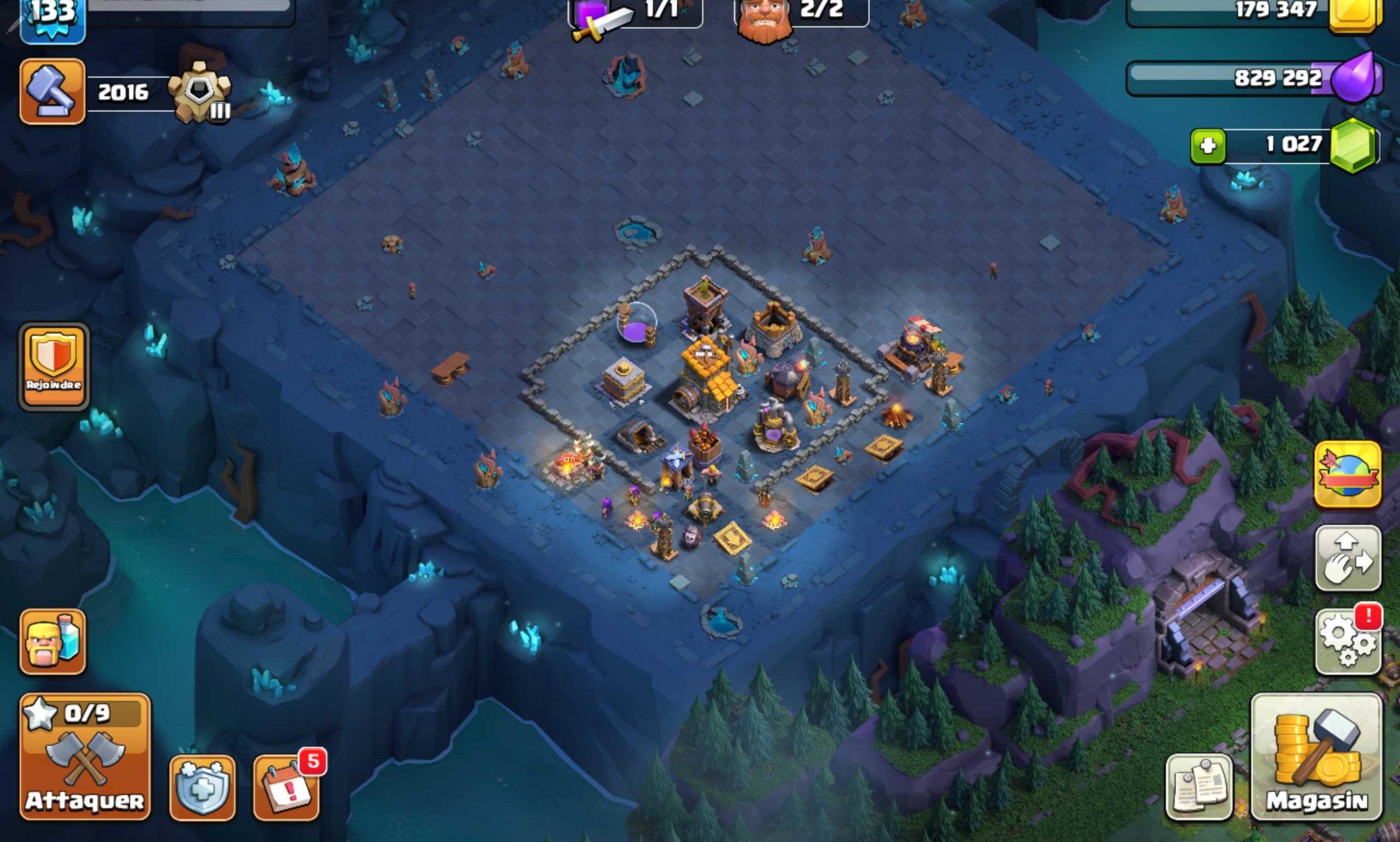Open the events calendar with red badge

[x=287, y=787]
